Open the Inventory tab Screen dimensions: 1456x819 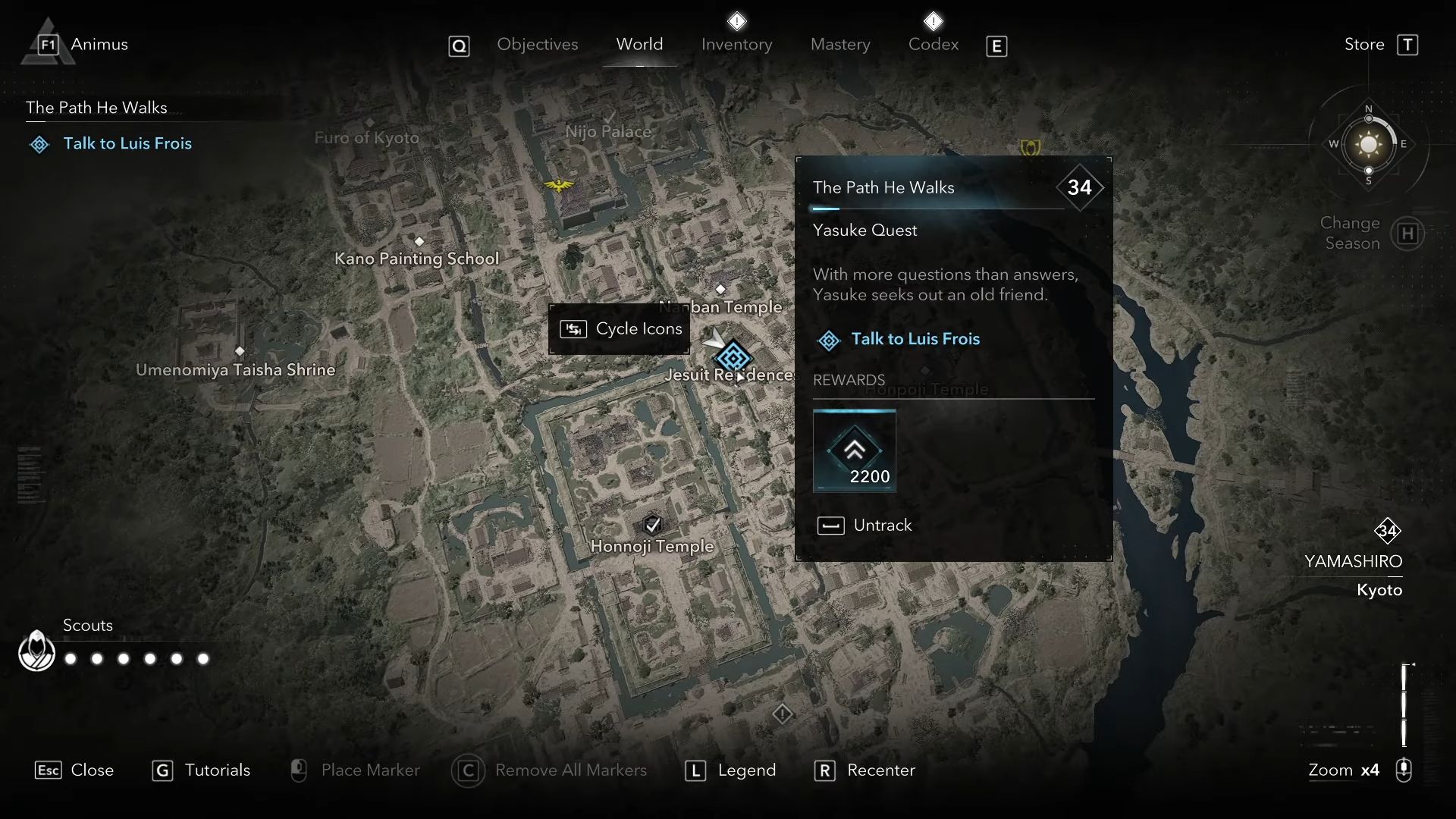(736, 45)
